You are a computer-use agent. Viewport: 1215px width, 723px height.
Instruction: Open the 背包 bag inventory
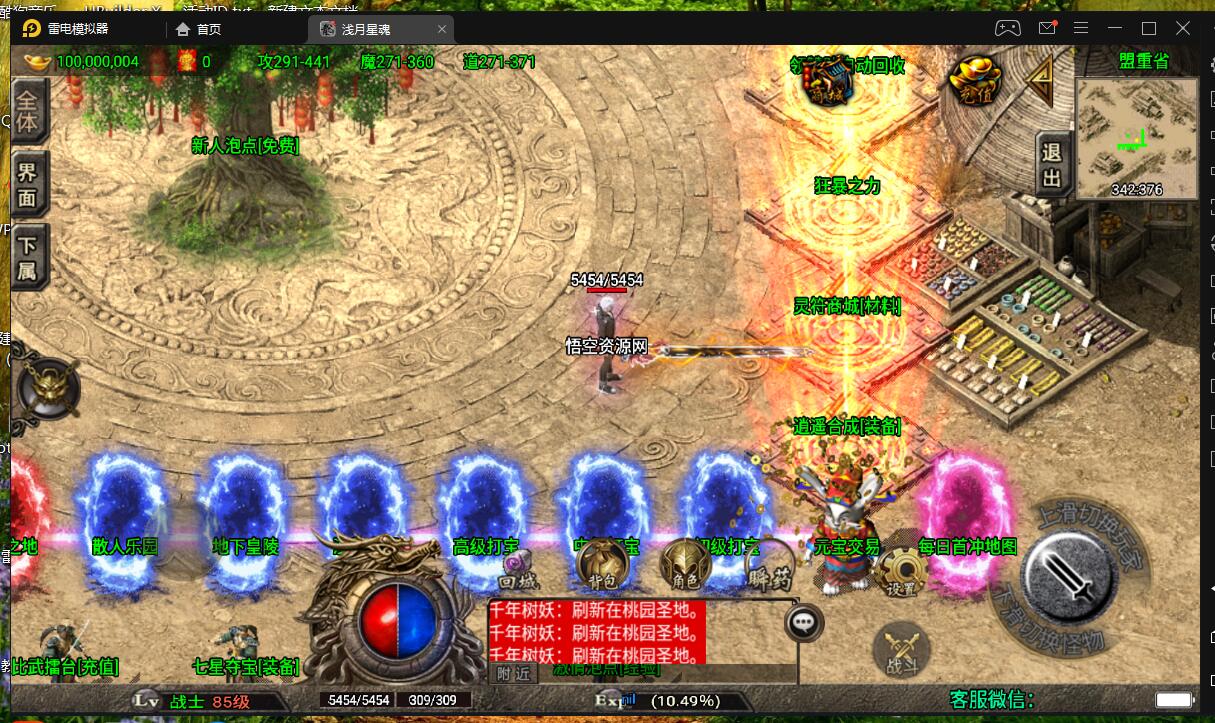[599, 564]
